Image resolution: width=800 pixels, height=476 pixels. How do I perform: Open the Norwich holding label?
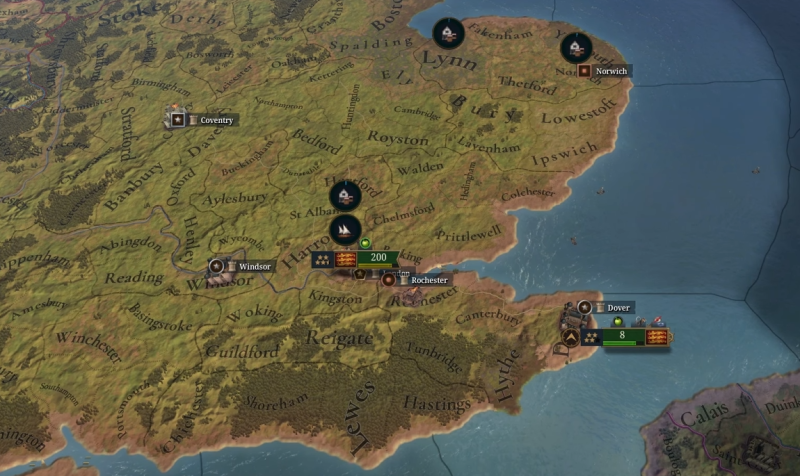point(610,71)
